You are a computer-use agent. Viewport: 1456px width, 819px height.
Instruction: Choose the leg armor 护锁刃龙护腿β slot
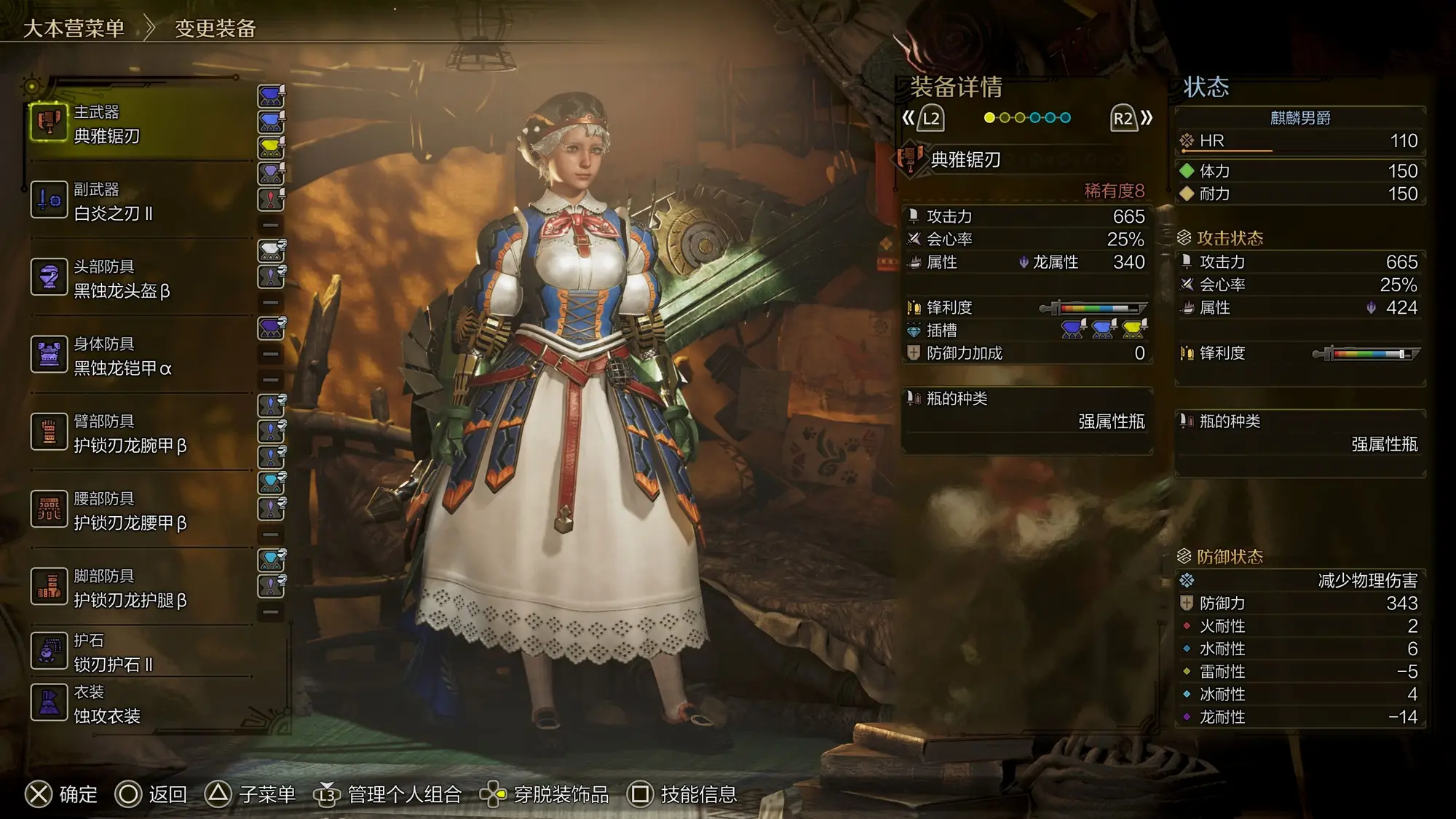(138, 587)
